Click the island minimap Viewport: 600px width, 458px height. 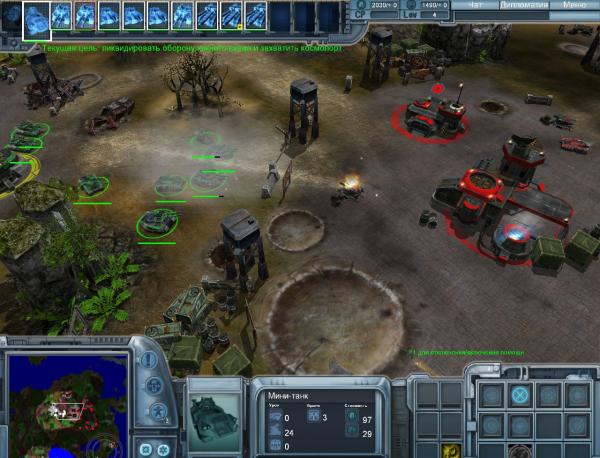66,401
